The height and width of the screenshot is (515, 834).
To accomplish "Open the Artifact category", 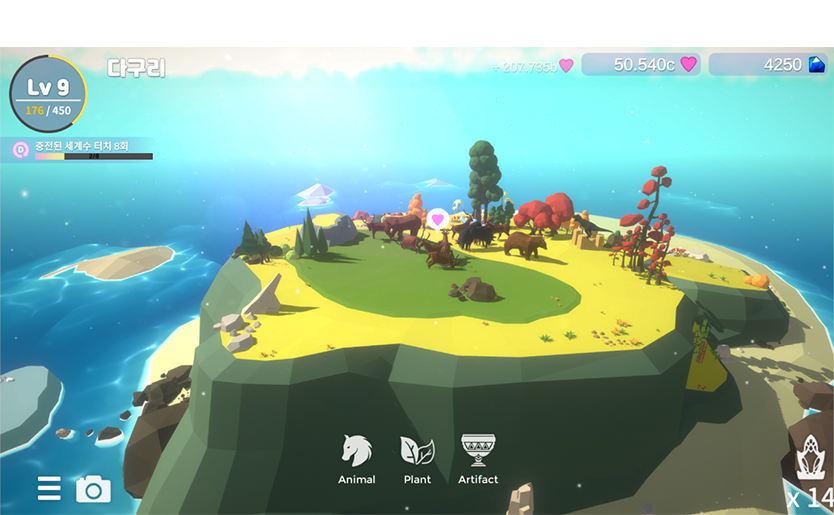I will pos(478,458).
